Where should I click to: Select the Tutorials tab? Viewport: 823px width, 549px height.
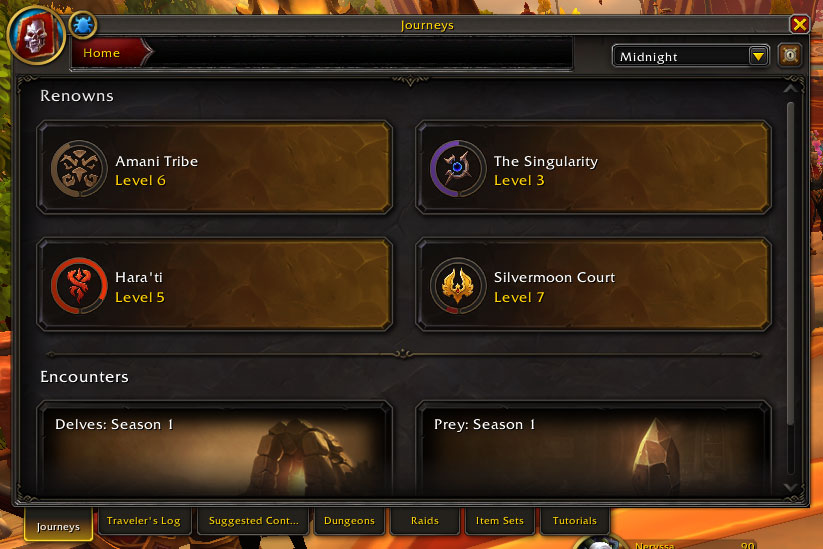coord(574,521)
